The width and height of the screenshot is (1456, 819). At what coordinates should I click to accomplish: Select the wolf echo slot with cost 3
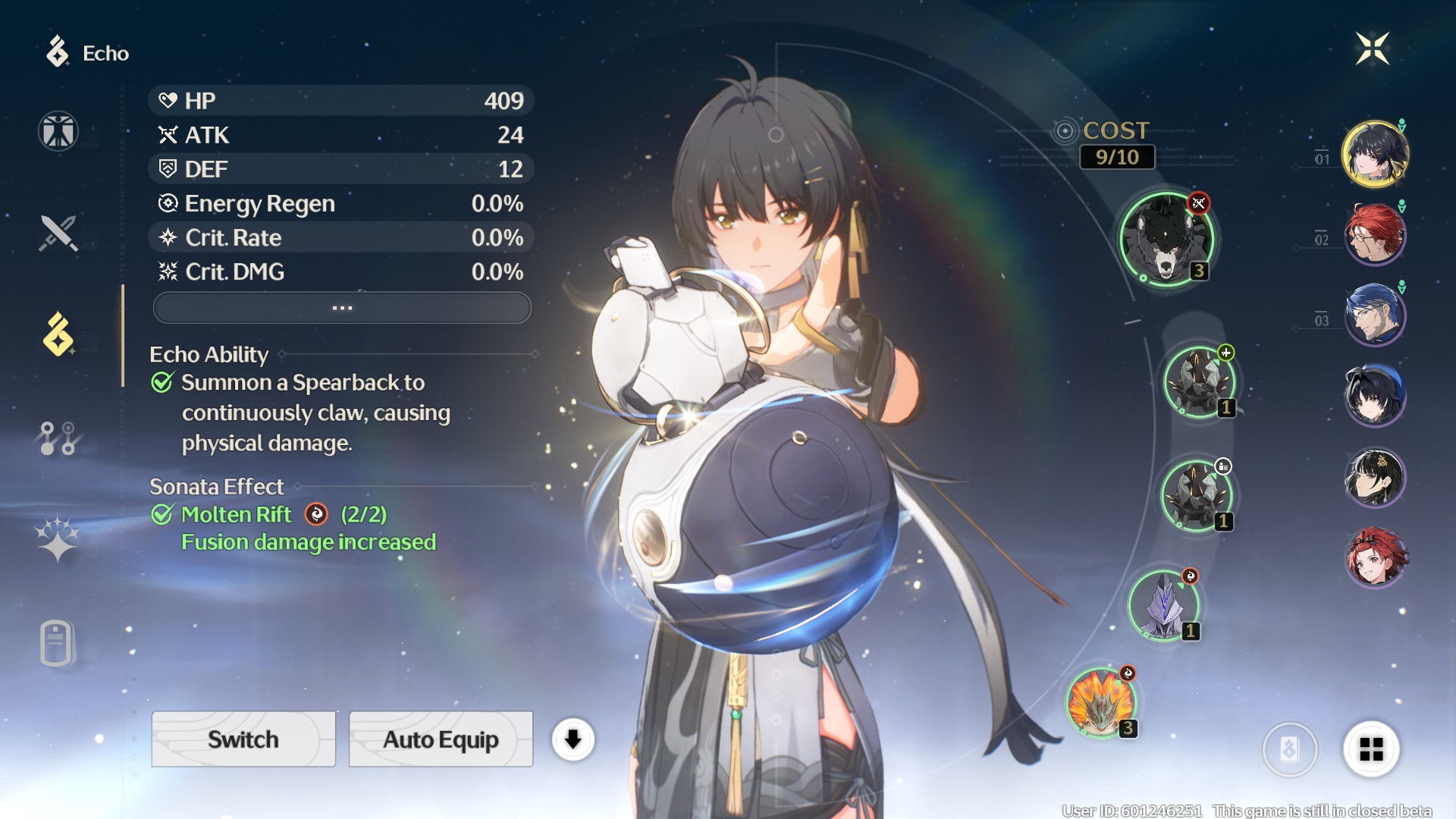pos(1166,239)
